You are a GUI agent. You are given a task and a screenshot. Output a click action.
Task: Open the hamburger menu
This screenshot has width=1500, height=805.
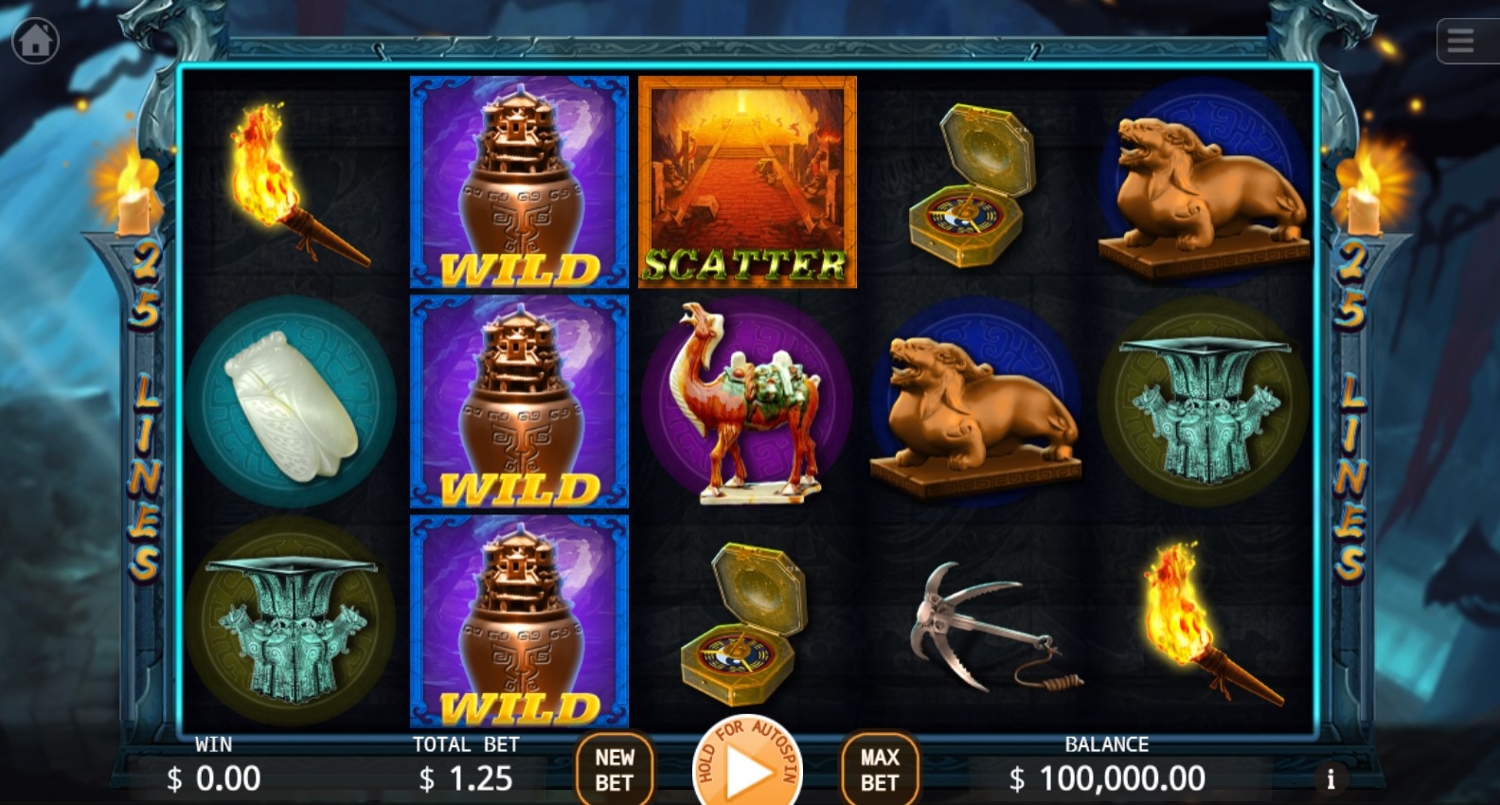click(1461, 42)
